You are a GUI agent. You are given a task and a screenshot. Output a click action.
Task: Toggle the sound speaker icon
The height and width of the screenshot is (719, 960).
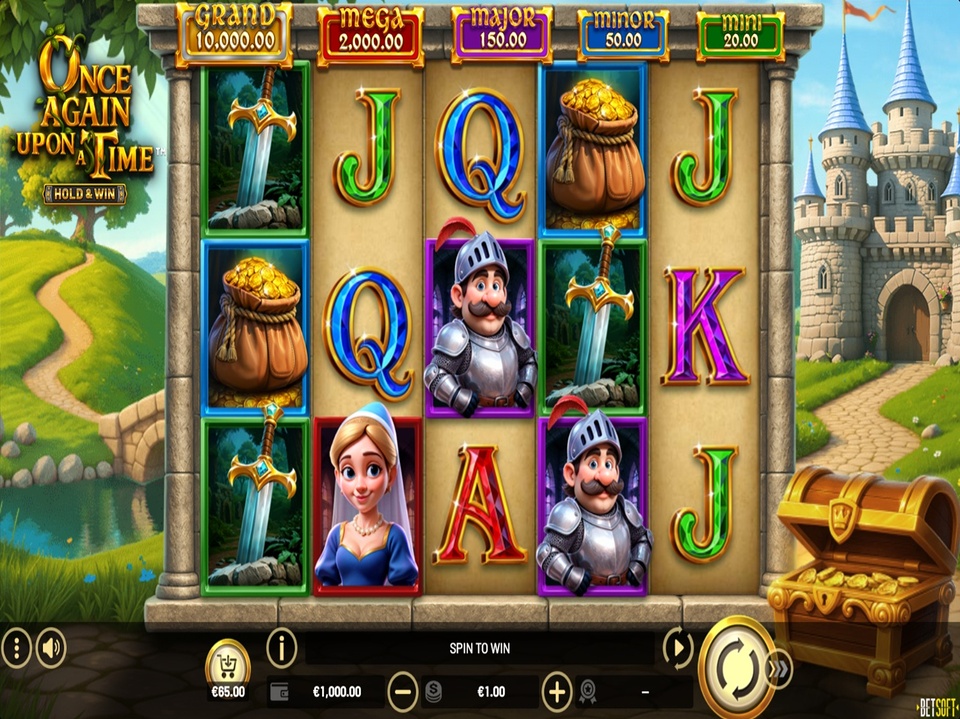(51, 649)
